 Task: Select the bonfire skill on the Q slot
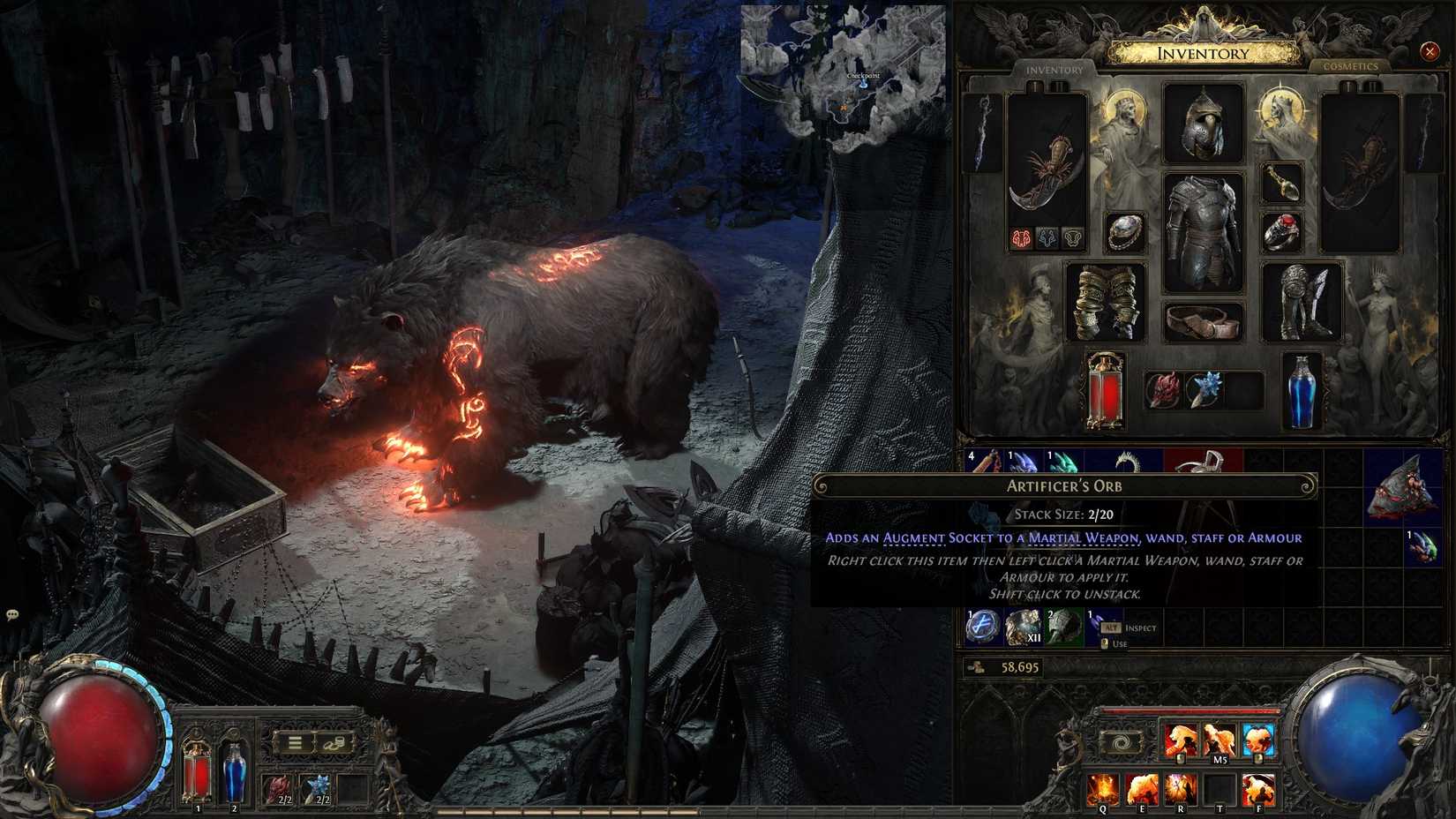pos(1102,788)
